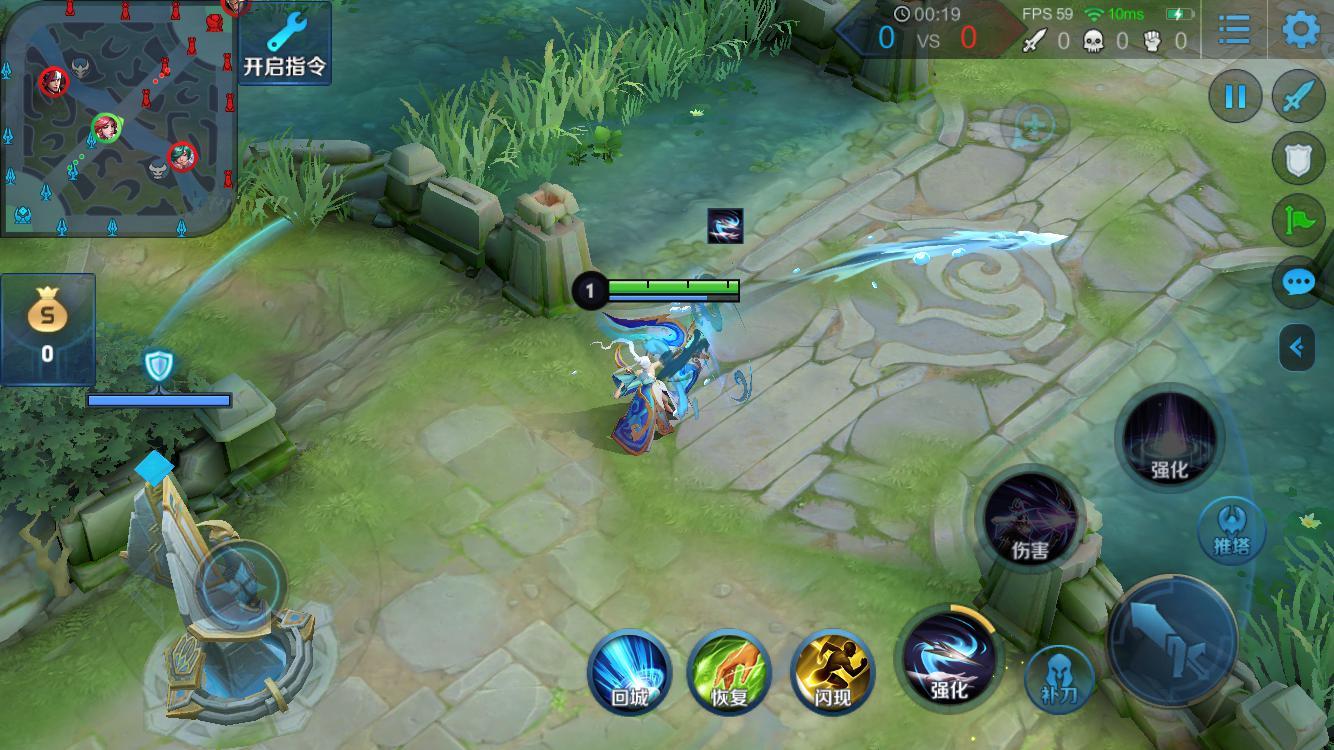The height and width of the screenshot is (750, 1334).
Task: Send the shield defend signal
Action: tap(1298, 159)
